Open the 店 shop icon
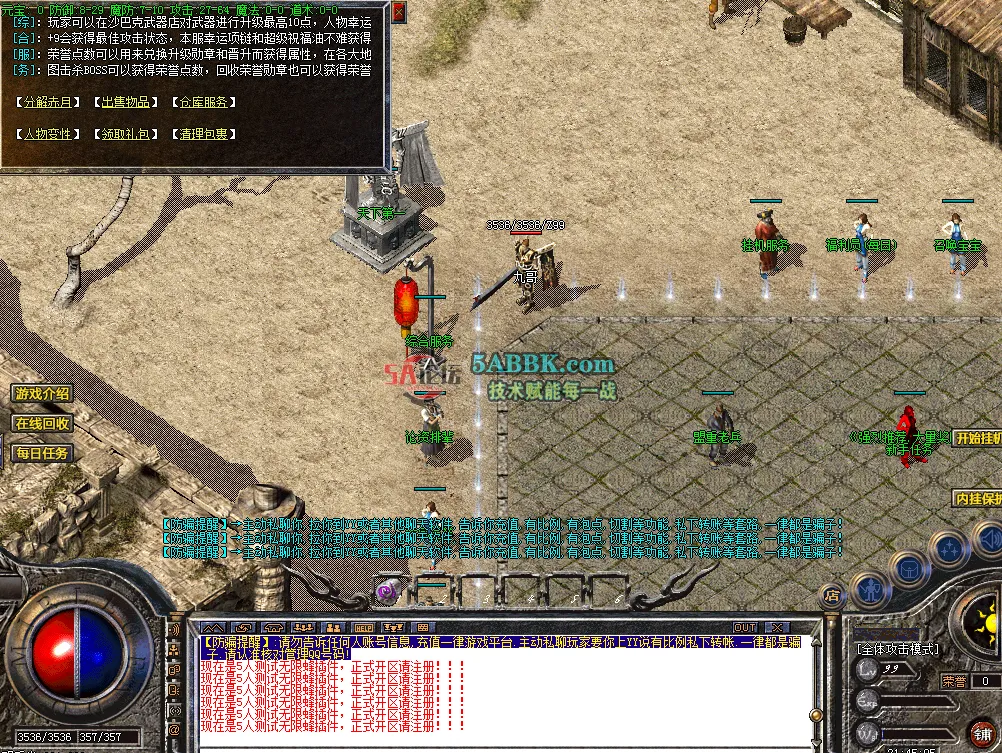This screenshot has height=753, width=1002. click(831, 596)
